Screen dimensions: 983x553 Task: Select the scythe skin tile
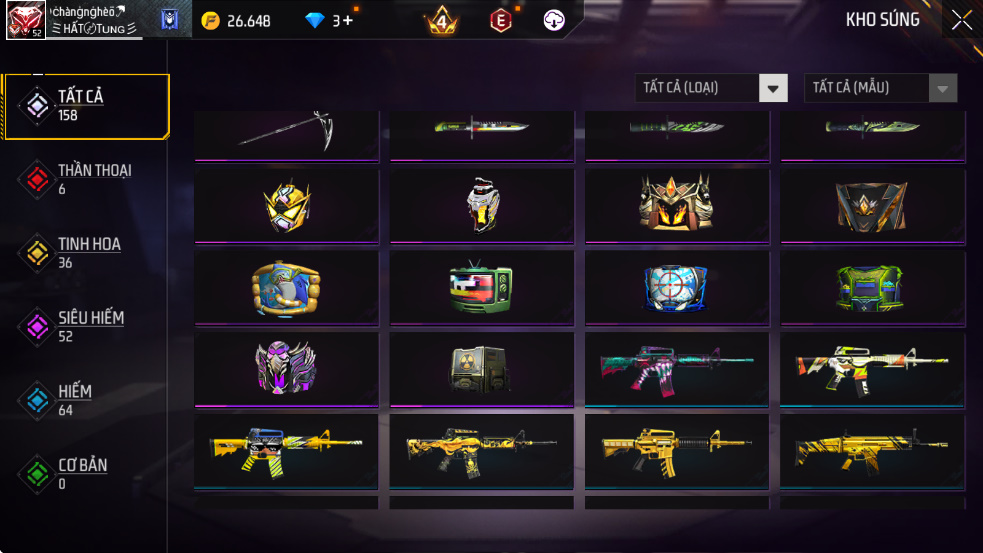click(286, 132)
